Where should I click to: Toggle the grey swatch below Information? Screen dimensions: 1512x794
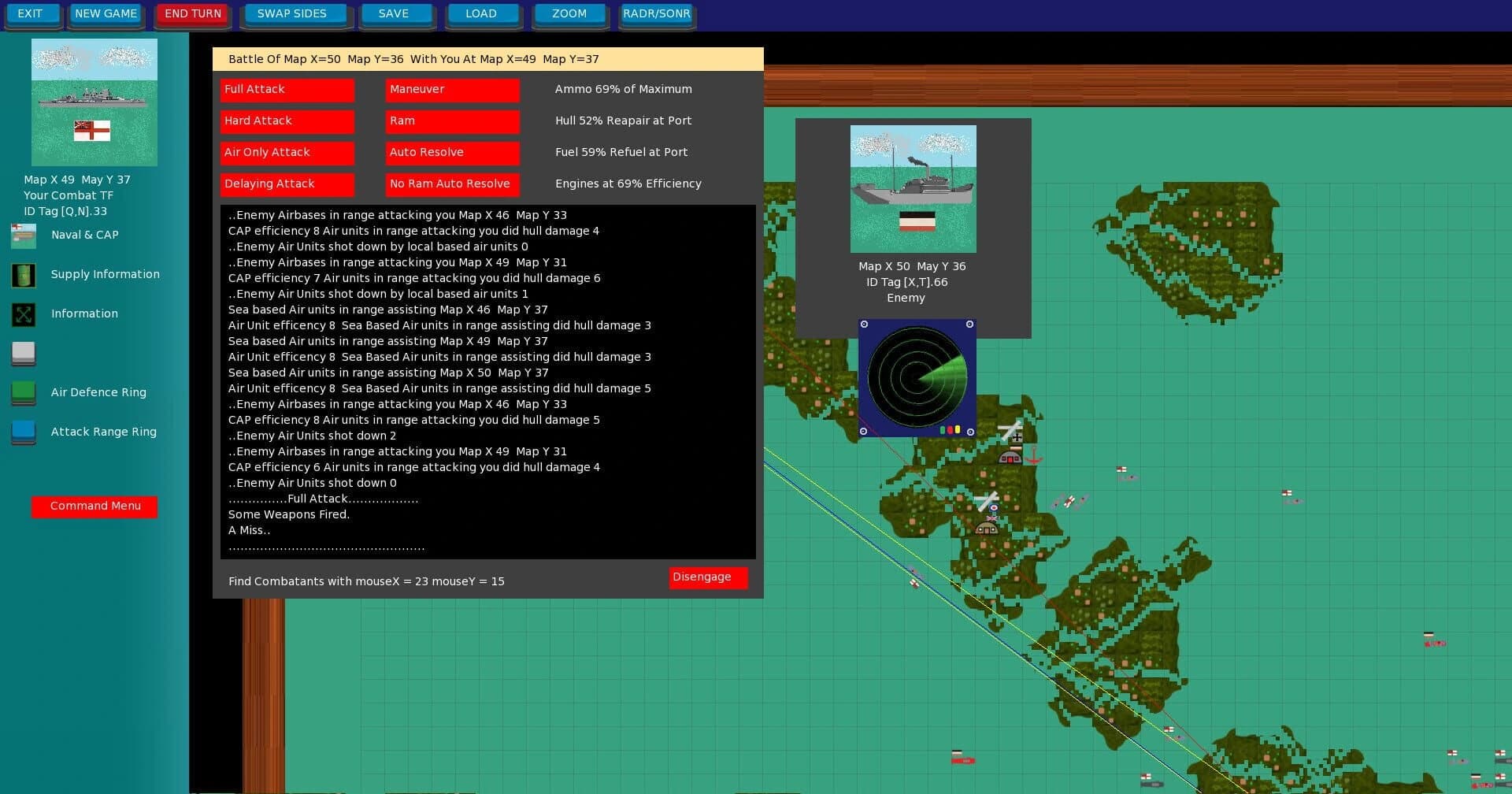coord(23,354)
